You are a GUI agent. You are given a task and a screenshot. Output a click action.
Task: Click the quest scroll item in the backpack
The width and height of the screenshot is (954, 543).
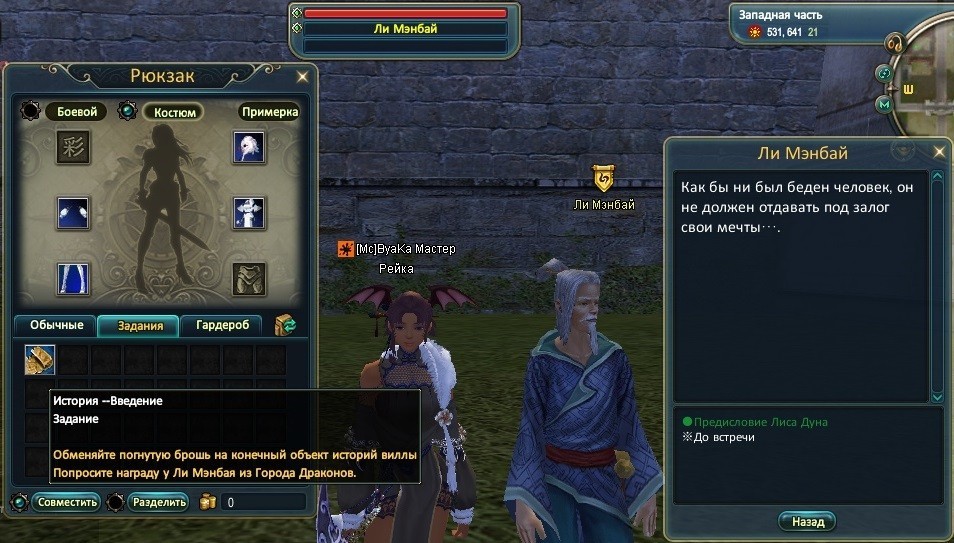coord(40,360)
